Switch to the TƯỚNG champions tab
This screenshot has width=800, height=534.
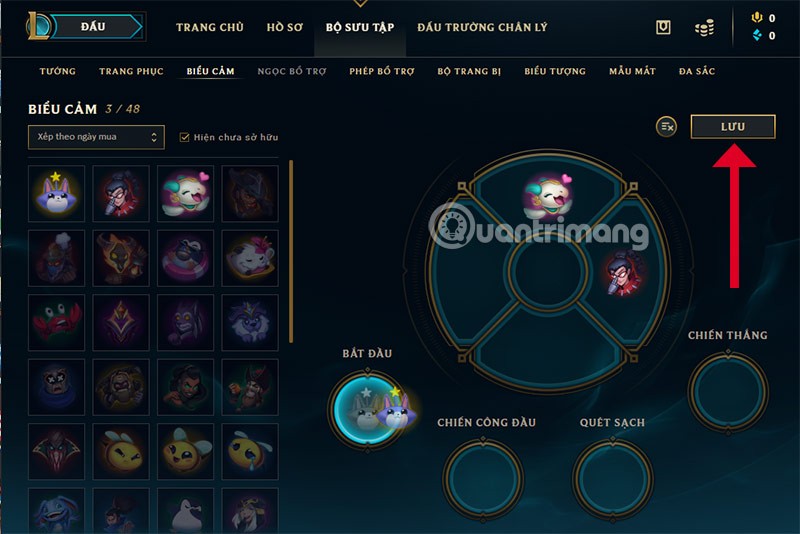58,71
